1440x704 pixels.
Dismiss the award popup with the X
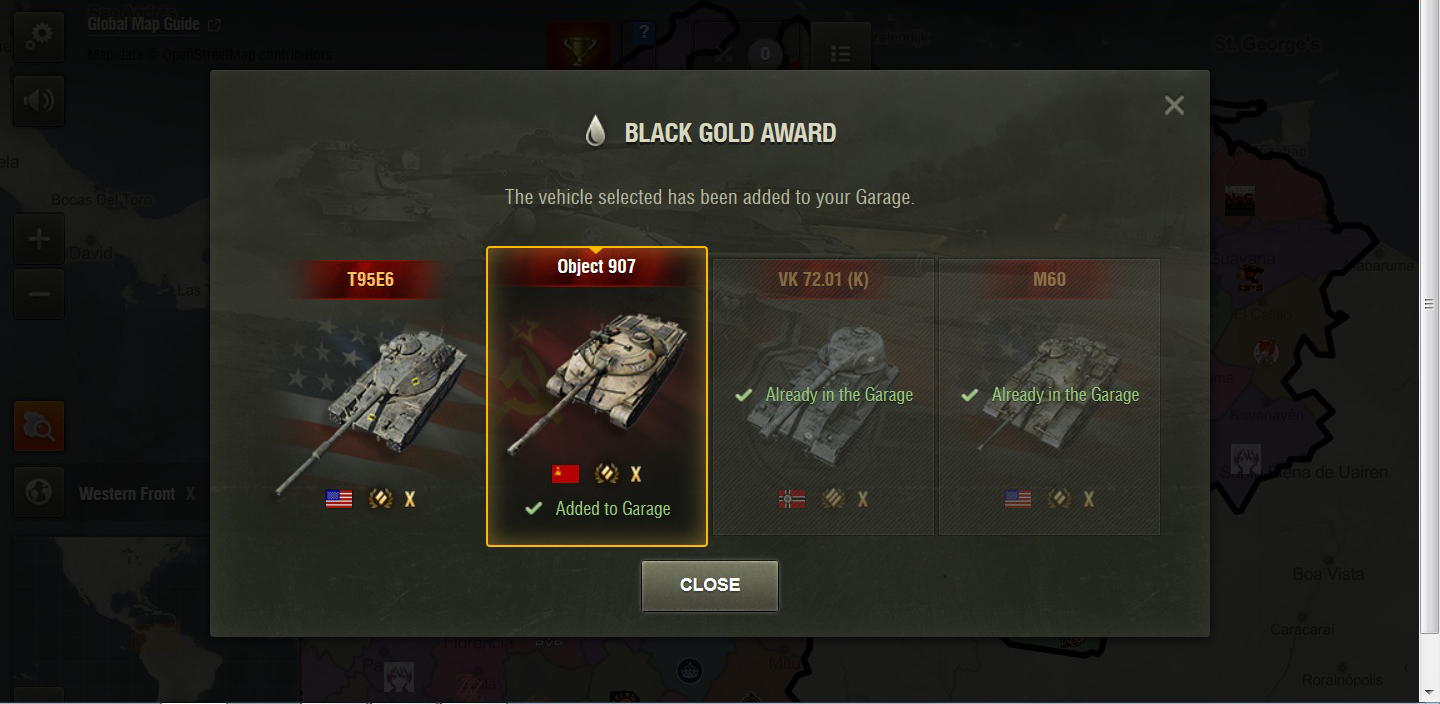click(1174, 105)
